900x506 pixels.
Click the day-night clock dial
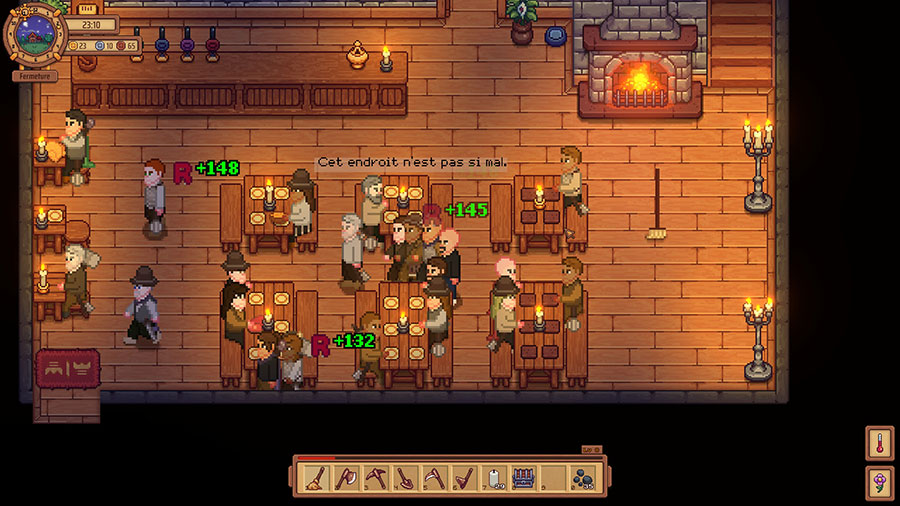tap(36, 35)
